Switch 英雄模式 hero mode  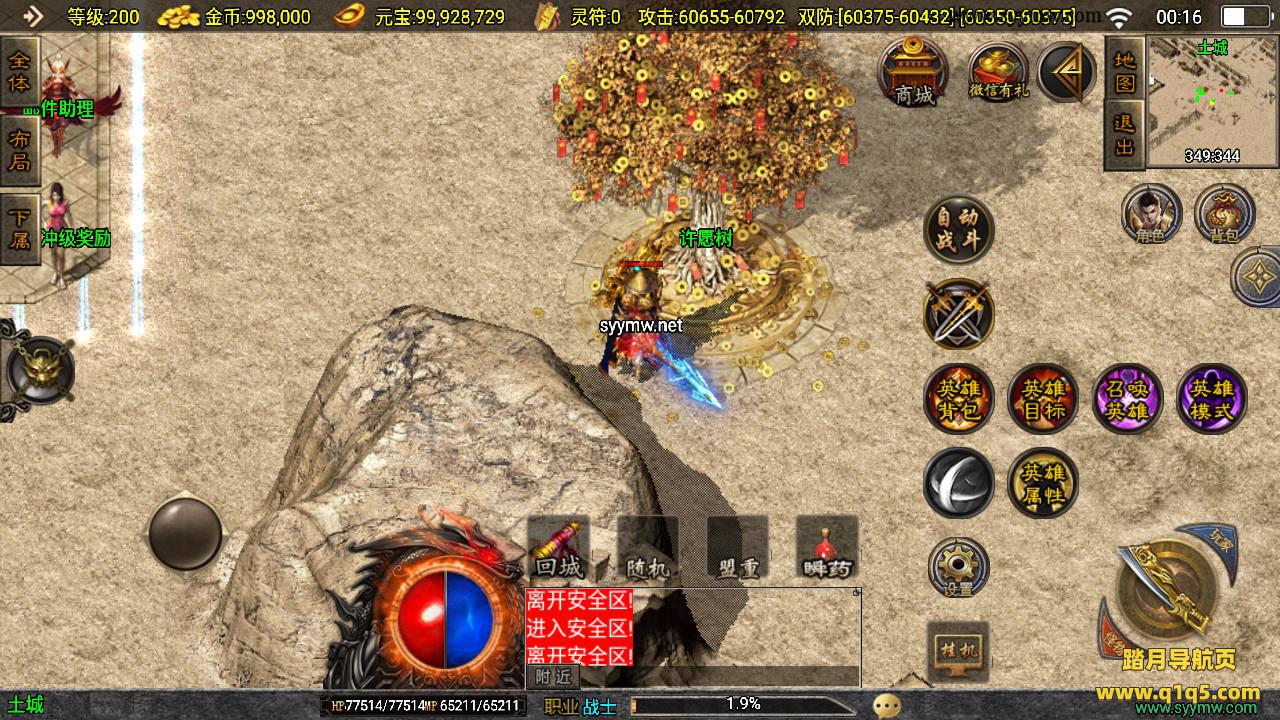click(x=1212, y=399)
